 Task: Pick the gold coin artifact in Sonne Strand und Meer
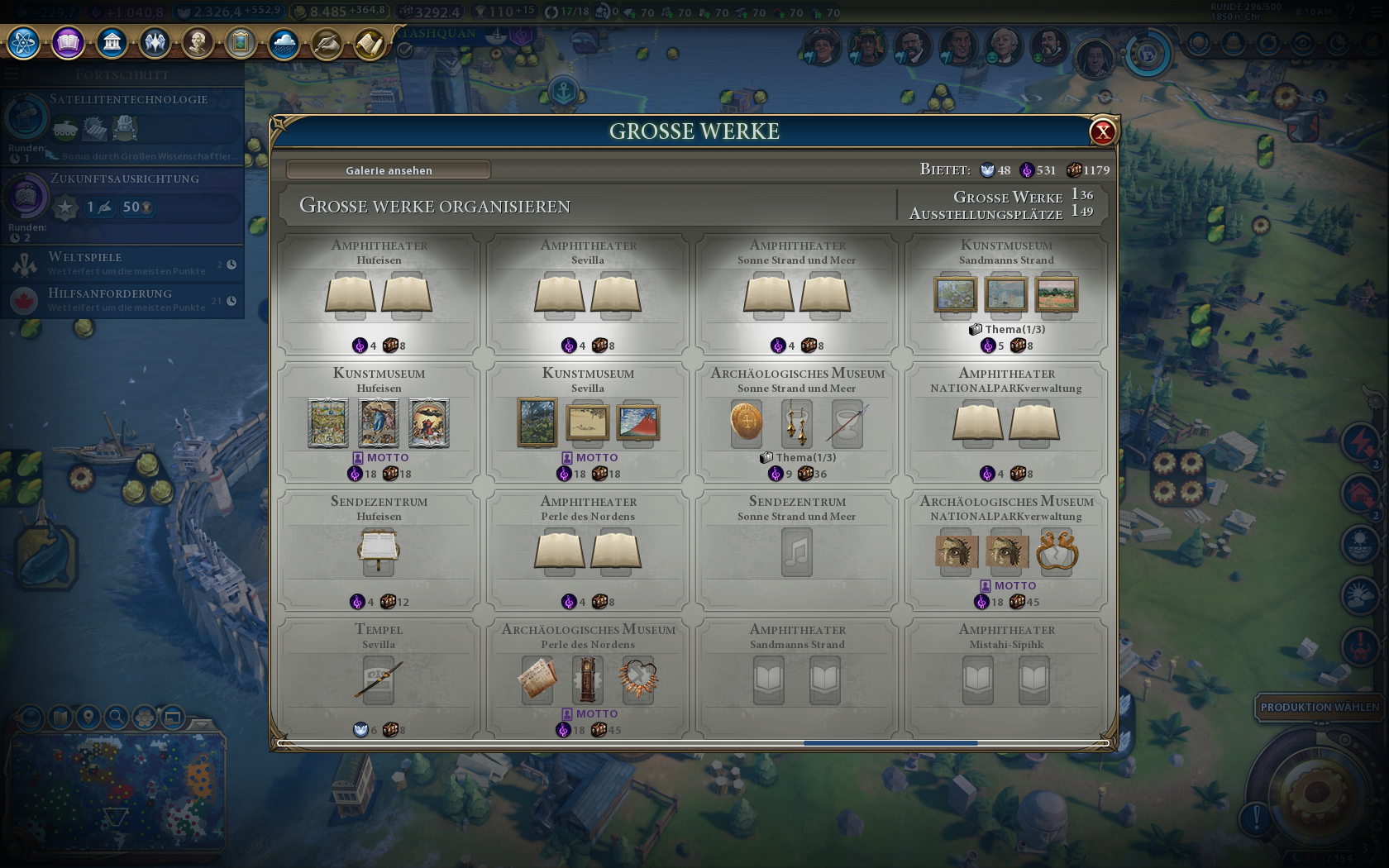[746, 422]
